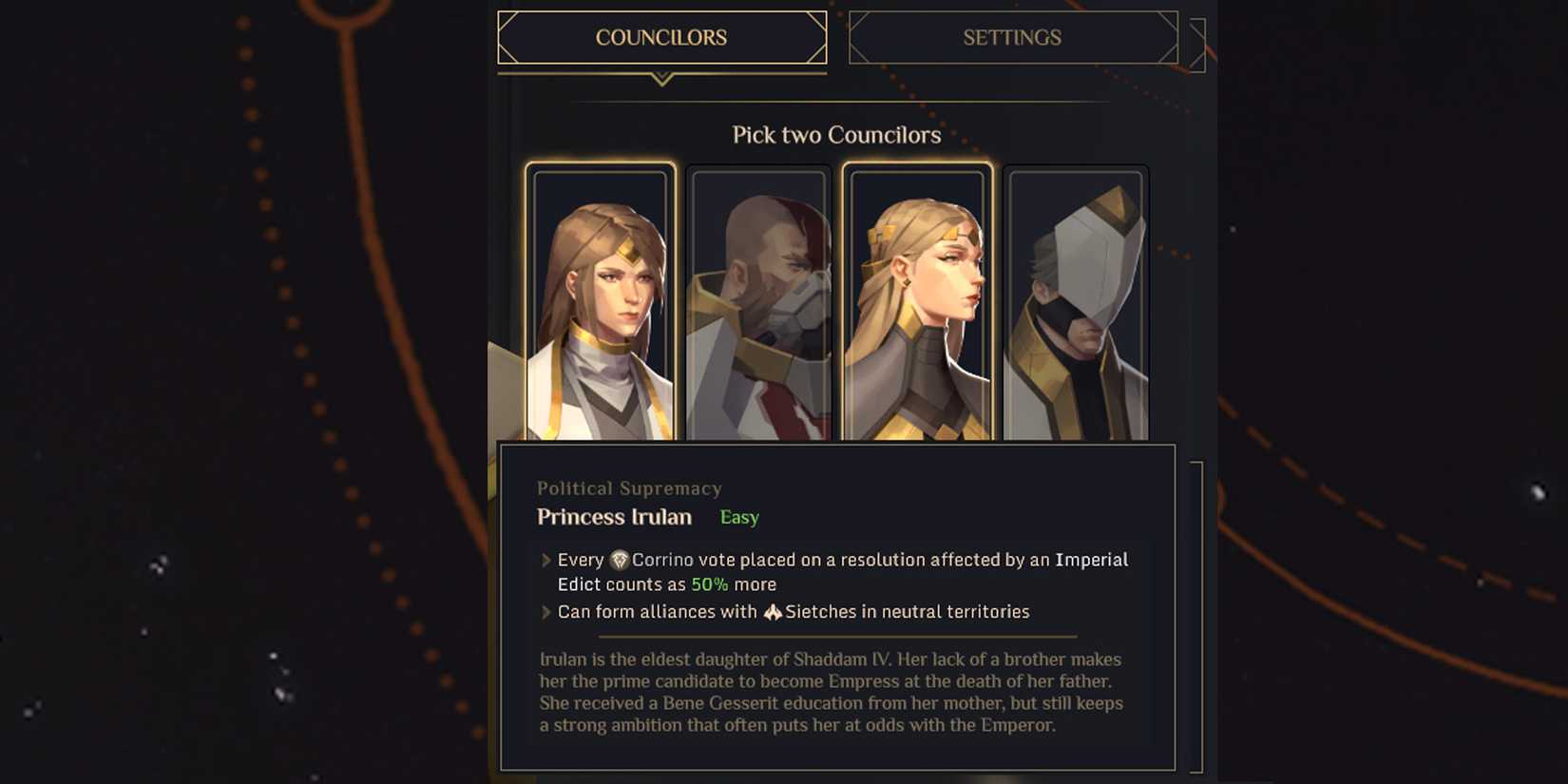Click the chevron before "Every Corrino vote" ability
Screen dimensions: 1568x784
[545, 561]
